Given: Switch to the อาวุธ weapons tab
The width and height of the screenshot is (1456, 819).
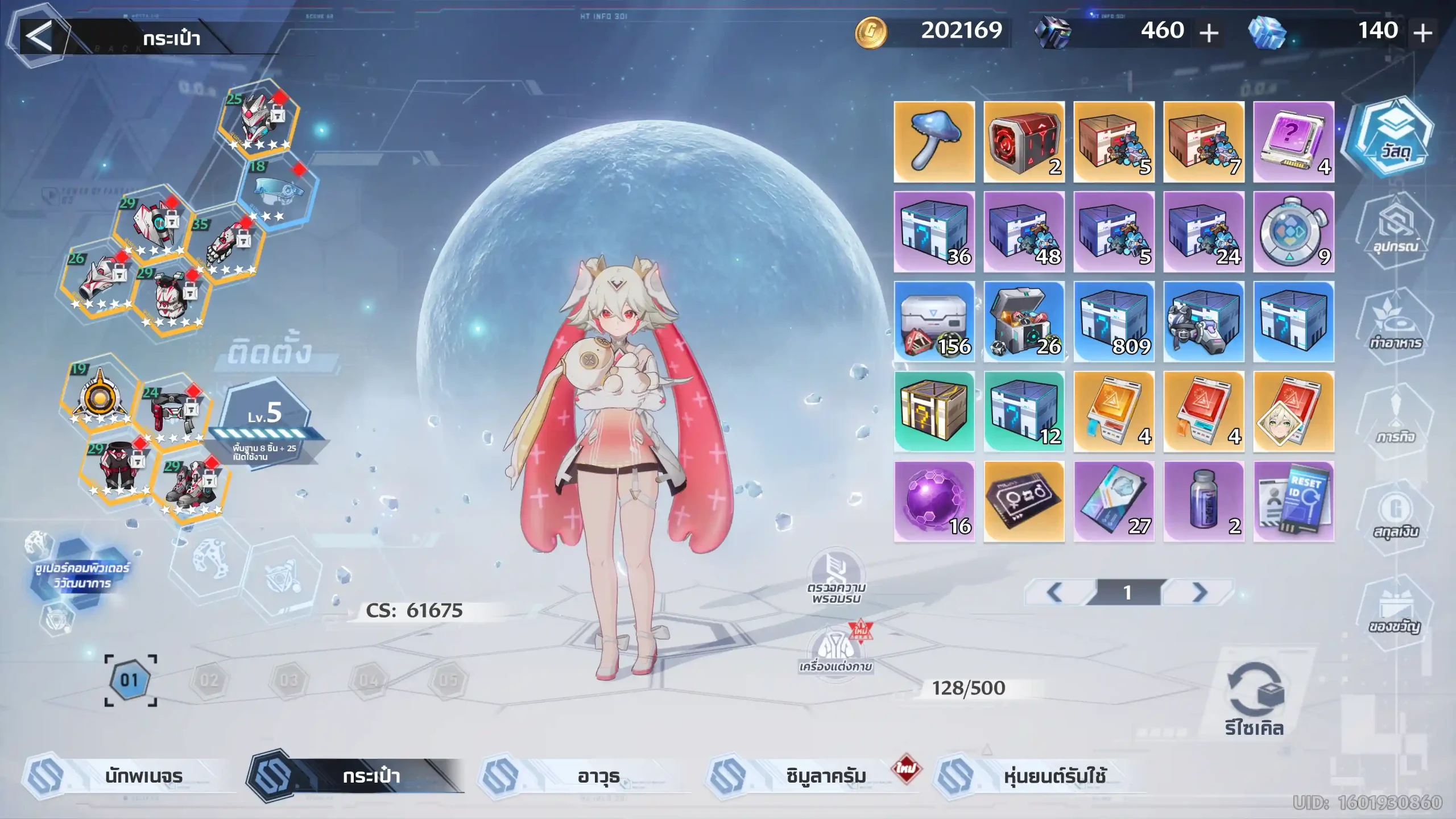Looking at the screenshot, I should click(x=586, y=776).
